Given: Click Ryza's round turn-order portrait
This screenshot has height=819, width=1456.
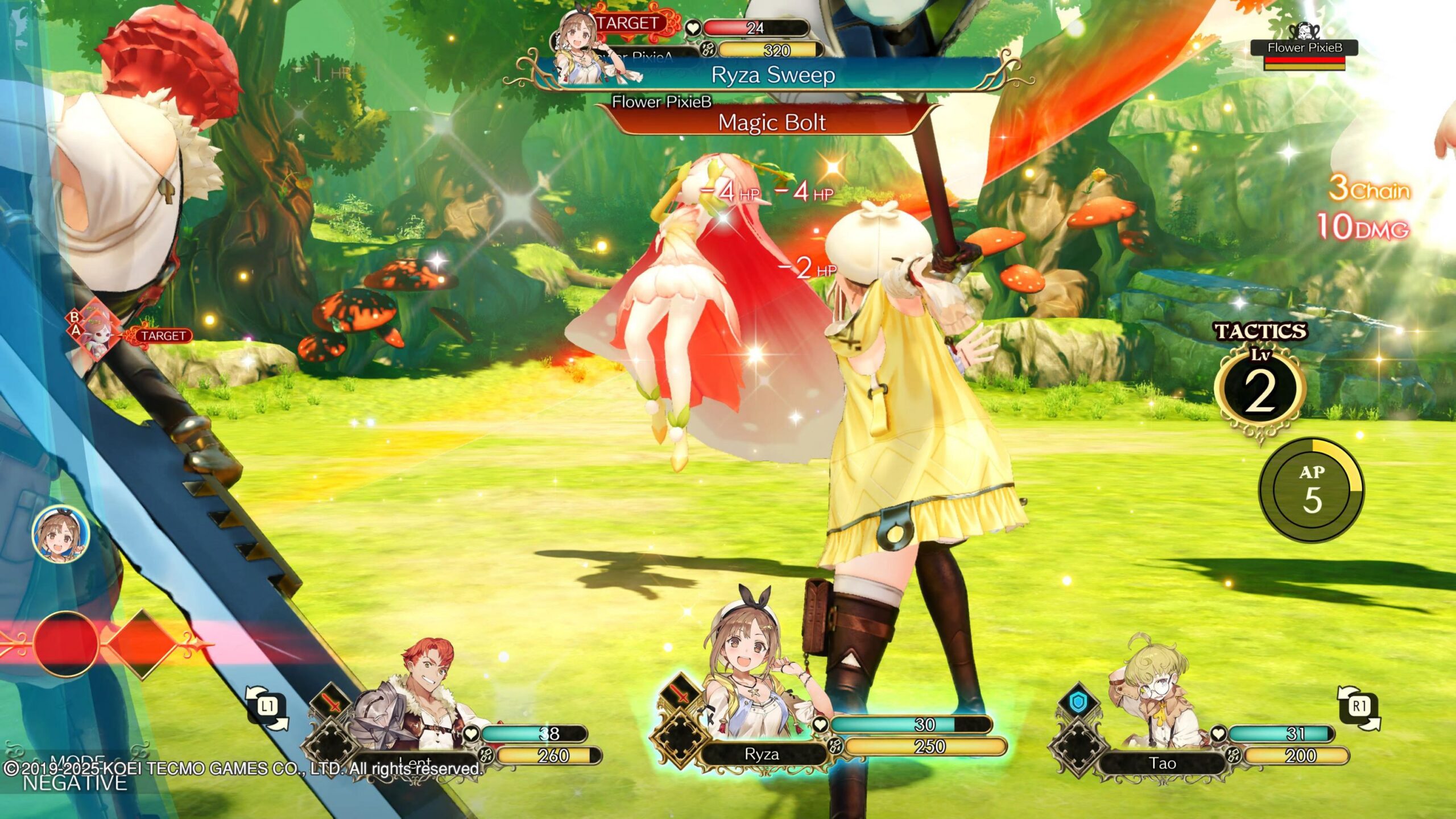Looking at the screenshot, I should click(61, 536).
